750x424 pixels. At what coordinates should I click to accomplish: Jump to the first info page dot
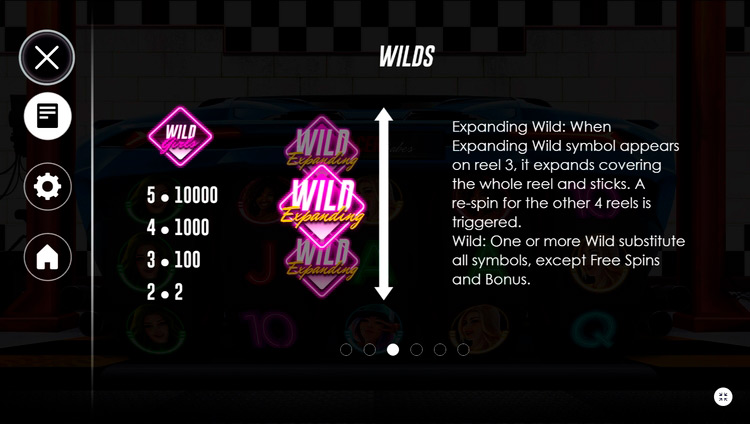346,350
